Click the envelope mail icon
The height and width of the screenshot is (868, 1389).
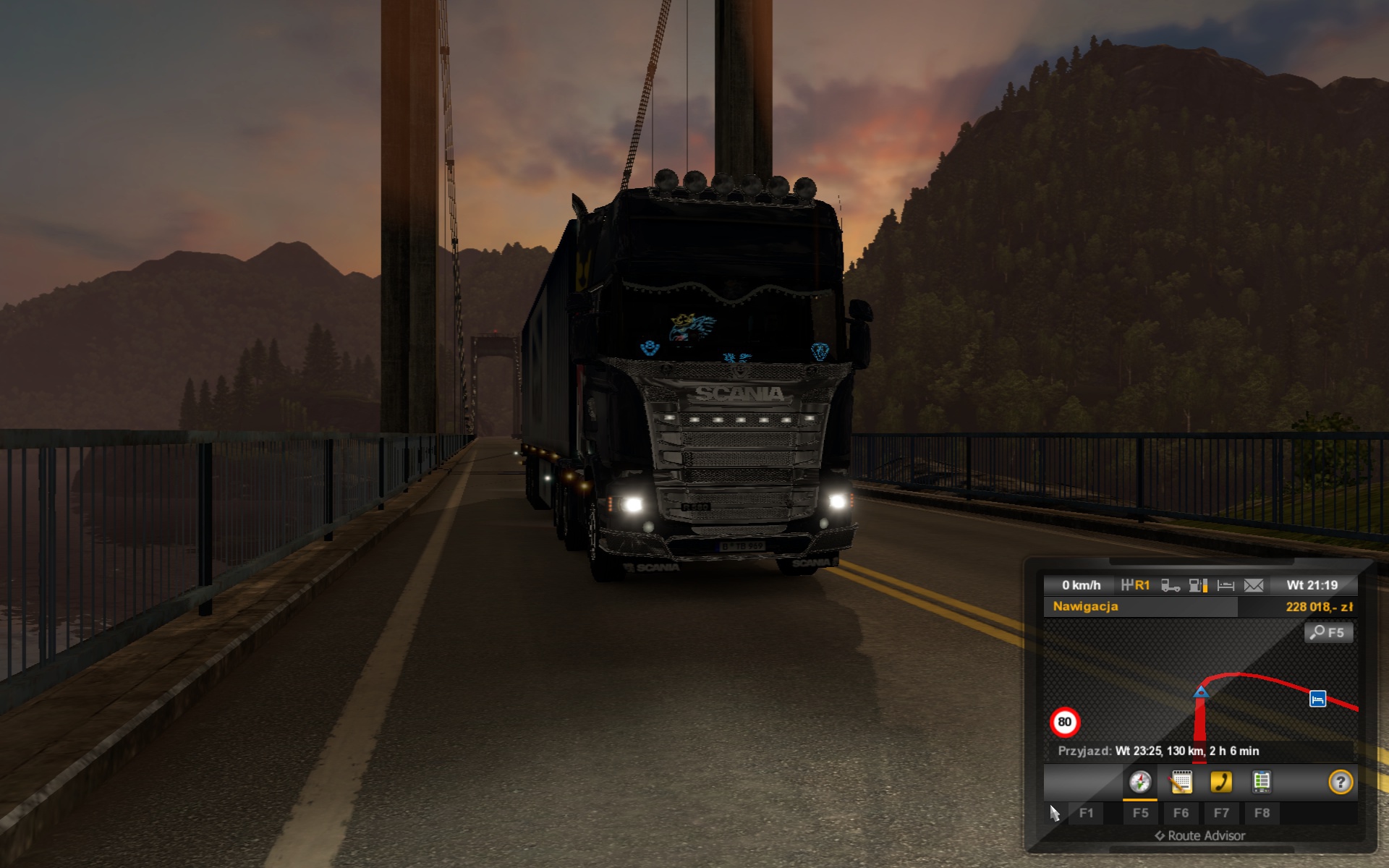pos(1254,585)
